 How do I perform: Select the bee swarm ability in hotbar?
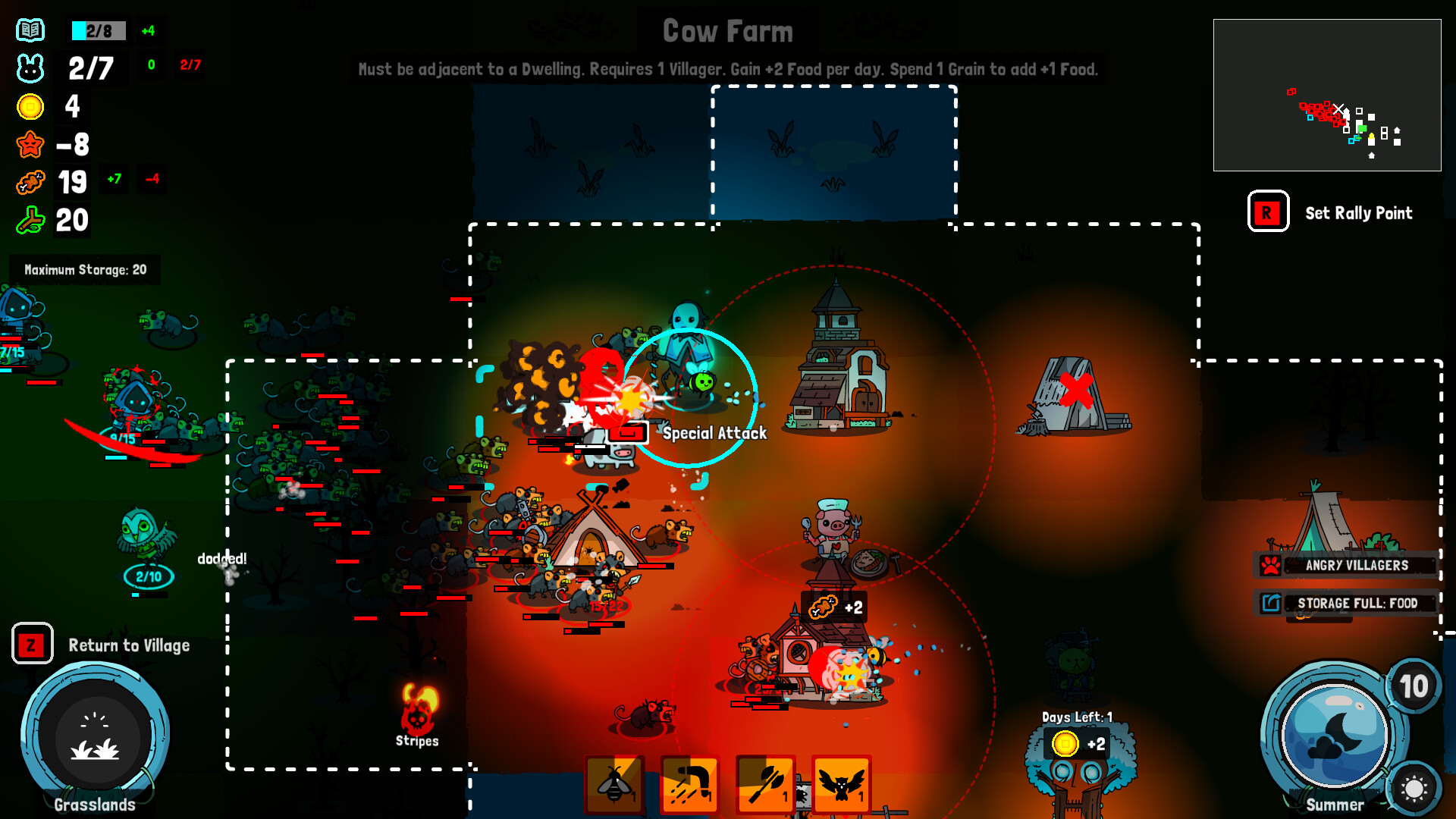coord(613,784)
